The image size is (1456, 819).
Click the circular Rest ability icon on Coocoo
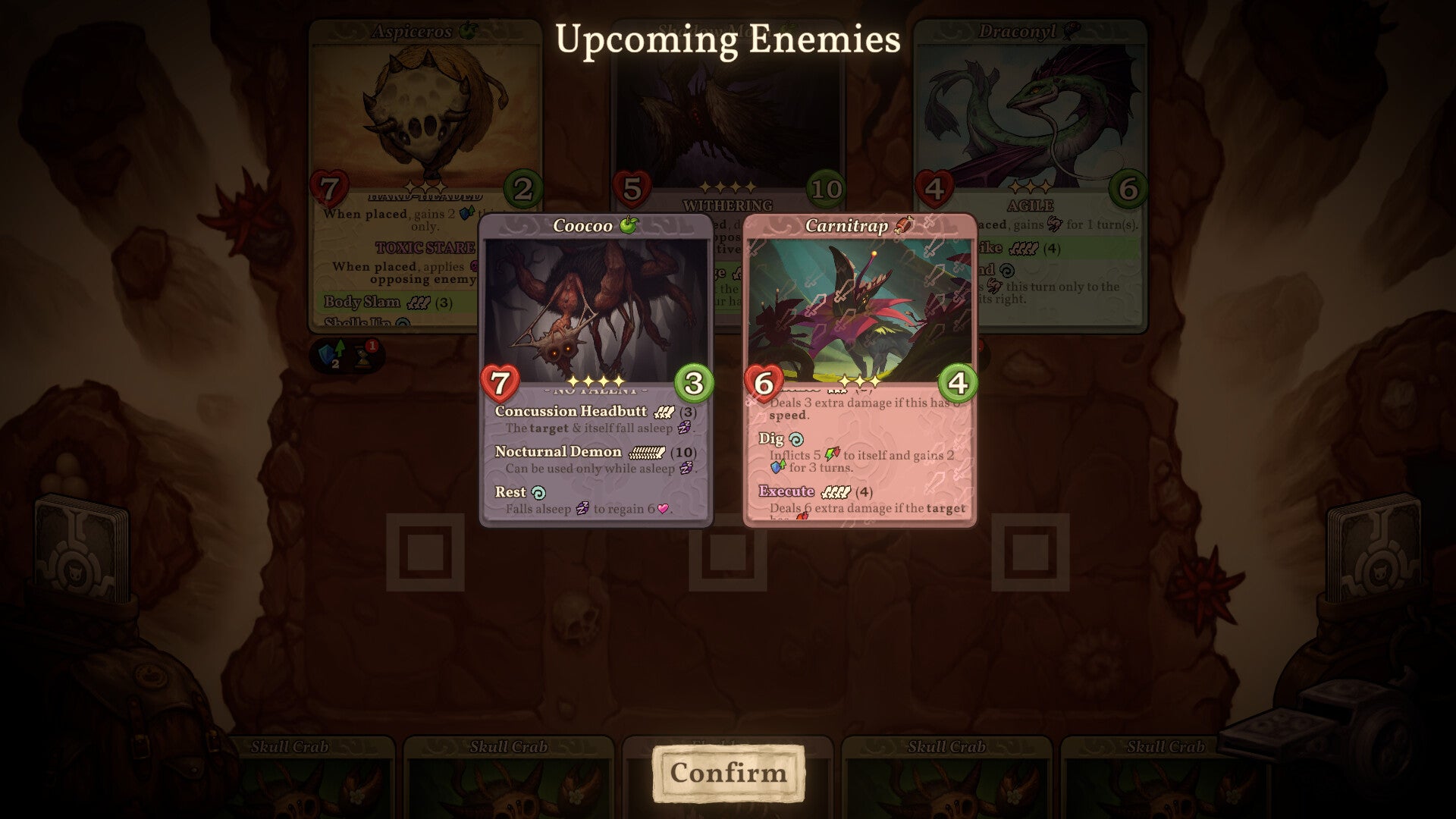coord(539,492)
